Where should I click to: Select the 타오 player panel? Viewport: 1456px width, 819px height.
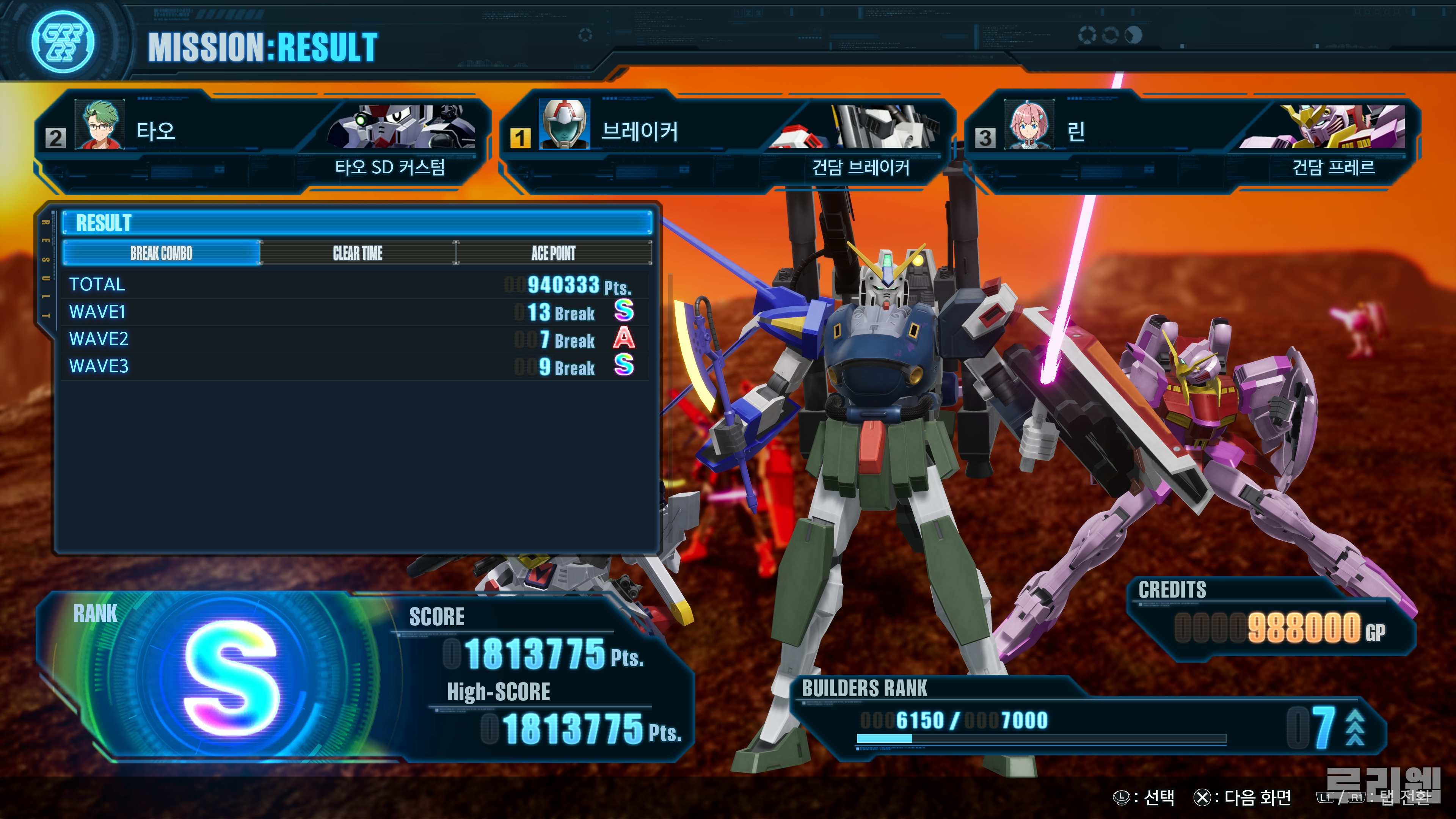[x=262, y=141]
